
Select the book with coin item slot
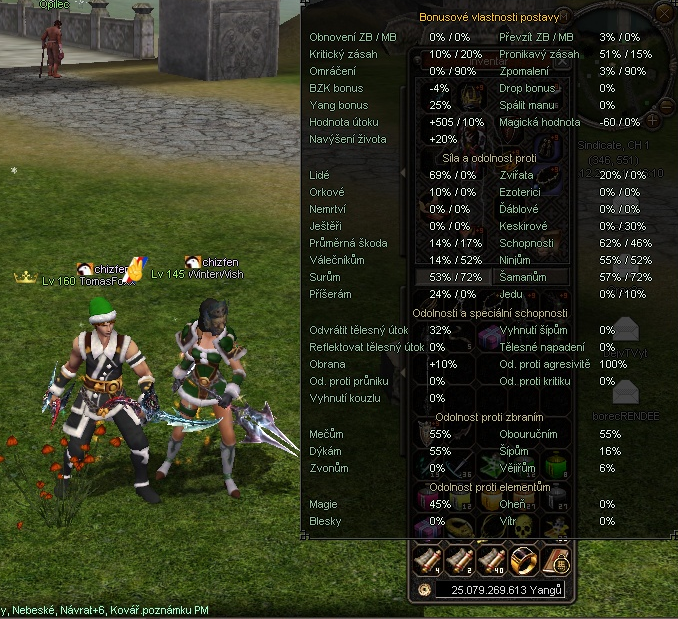554,561
